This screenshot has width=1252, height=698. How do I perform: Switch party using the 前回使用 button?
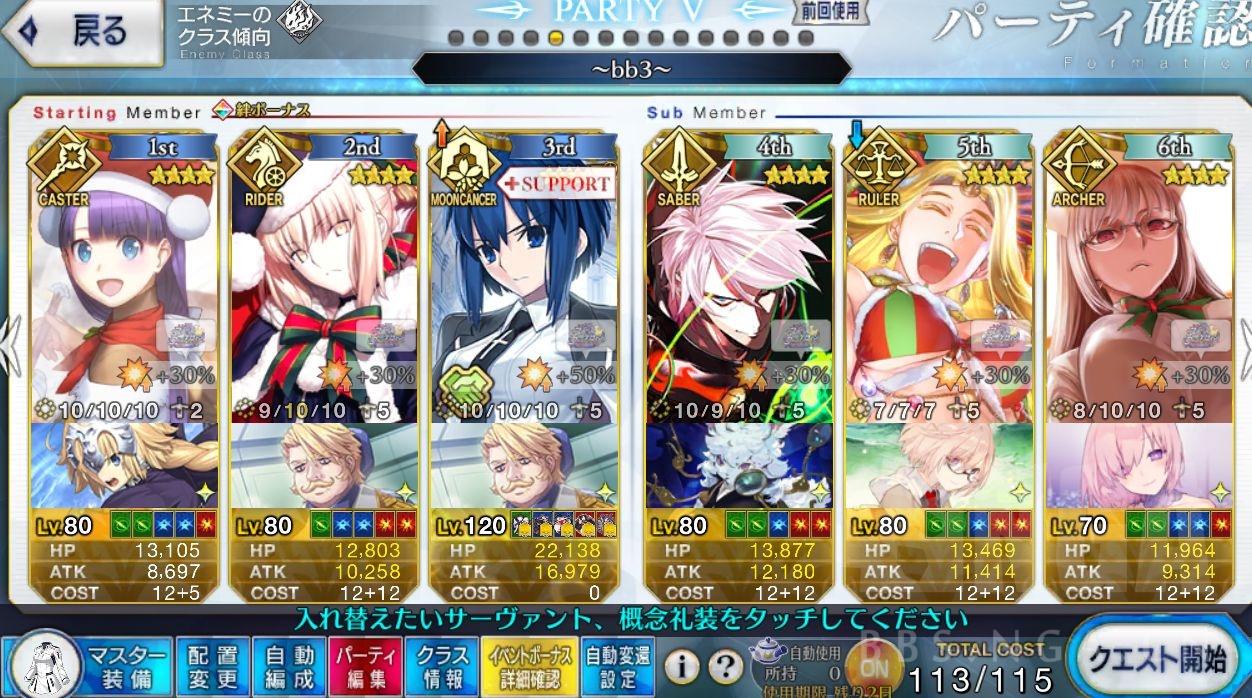[830, 12]
